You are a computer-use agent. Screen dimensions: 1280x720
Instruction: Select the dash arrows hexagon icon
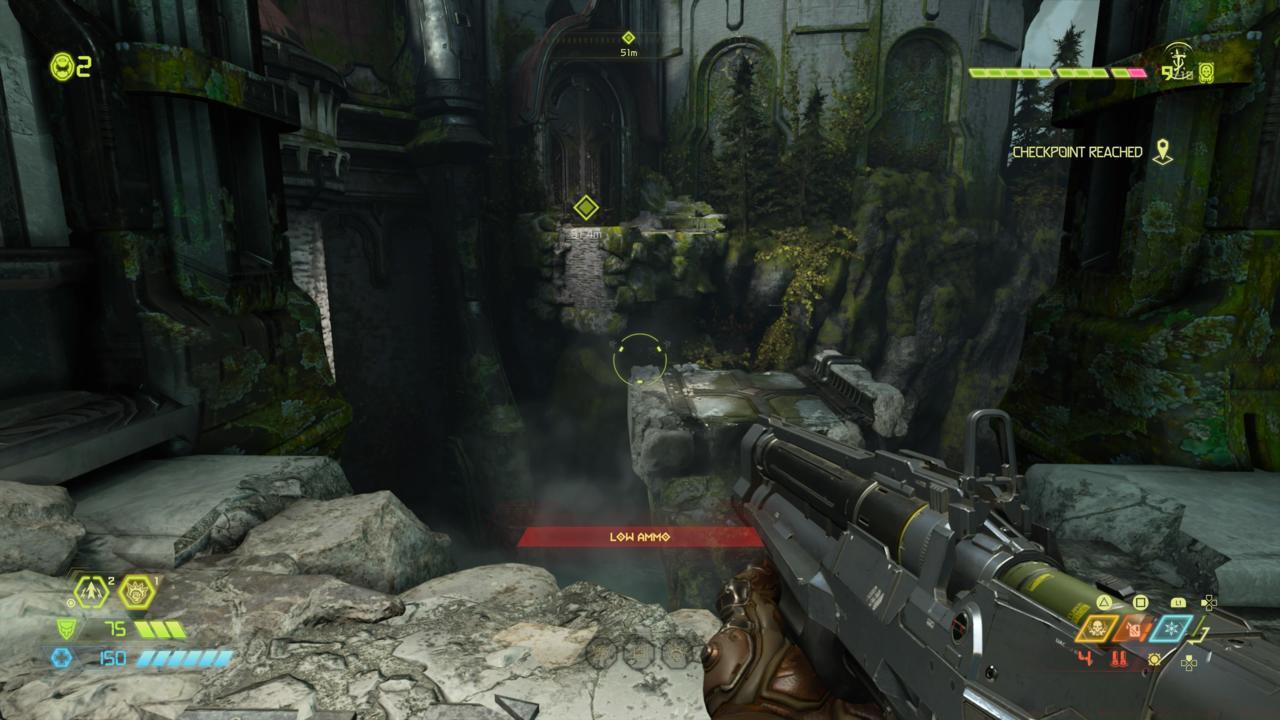click(x=92, y=592)
